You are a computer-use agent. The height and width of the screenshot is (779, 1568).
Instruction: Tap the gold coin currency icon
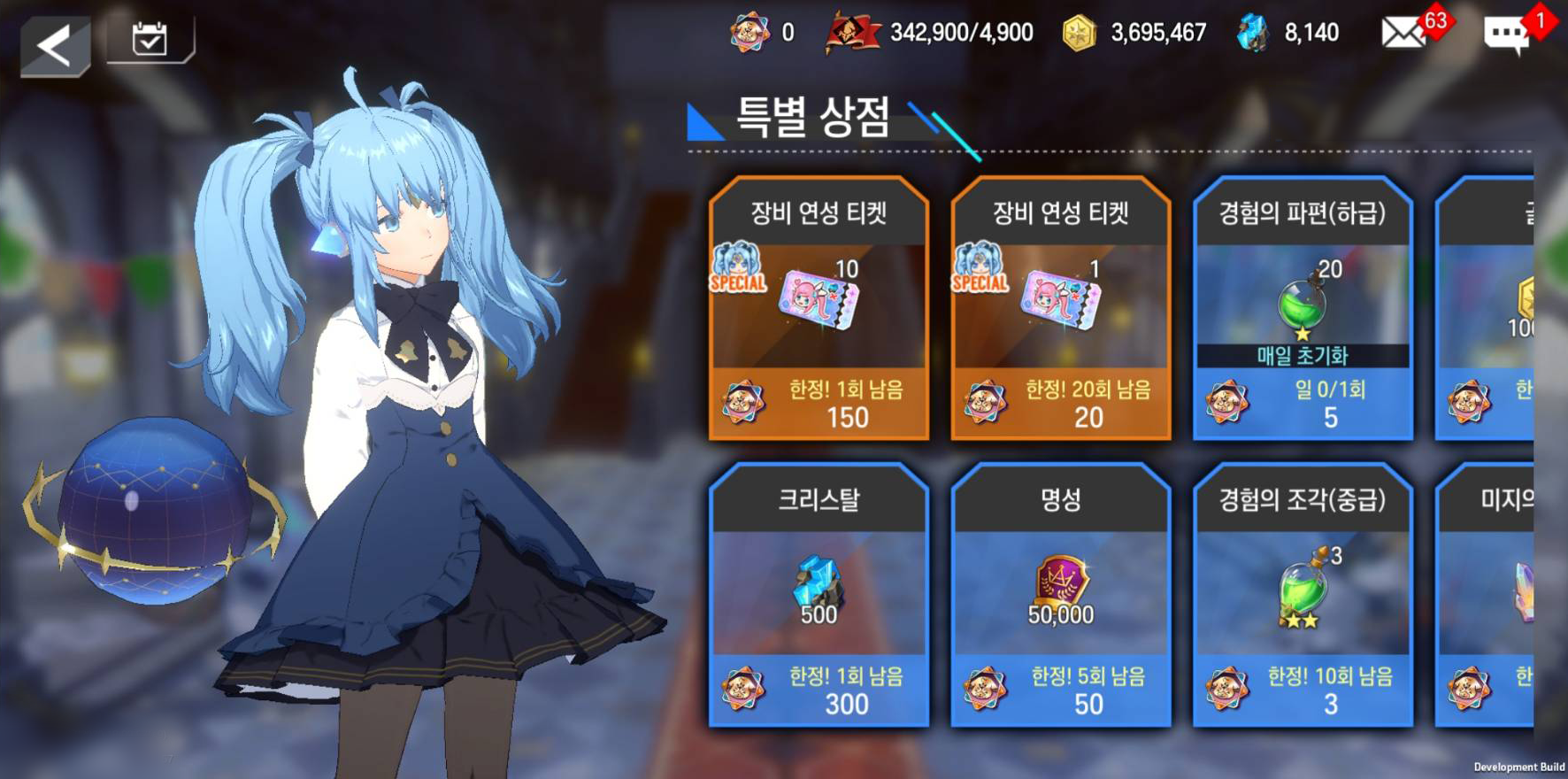pos(1079,34)
